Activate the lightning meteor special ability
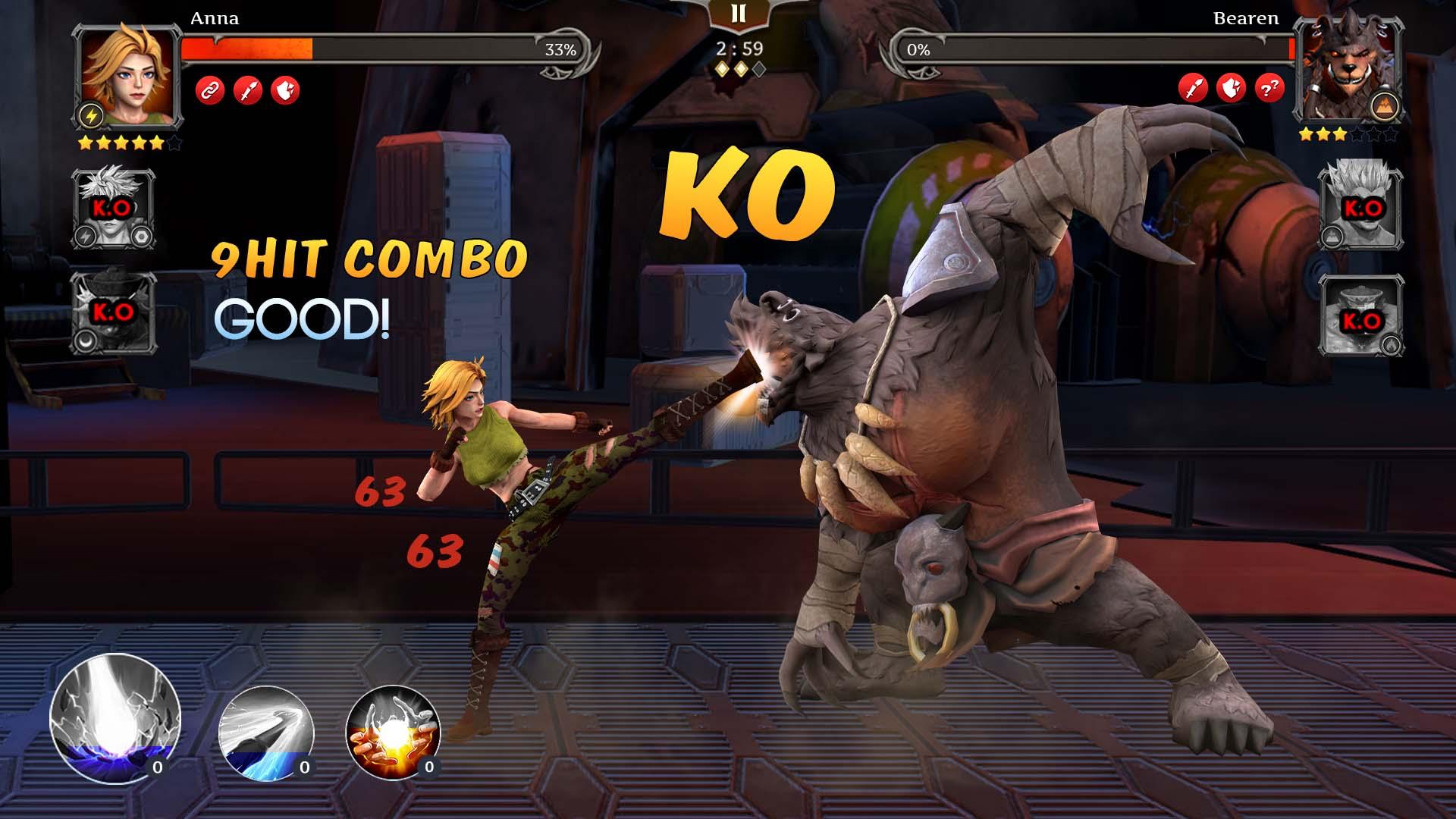Image resolution: width=1456 pixels, height=819 pixels. click(115, 717)
